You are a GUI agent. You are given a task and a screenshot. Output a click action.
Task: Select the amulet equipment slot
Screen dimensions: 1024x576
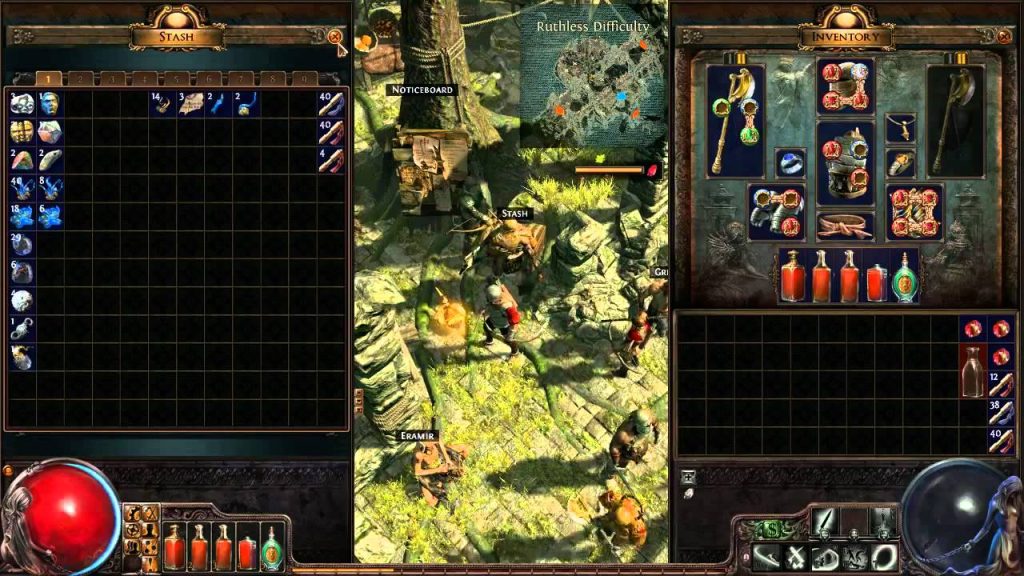(900, 127)
